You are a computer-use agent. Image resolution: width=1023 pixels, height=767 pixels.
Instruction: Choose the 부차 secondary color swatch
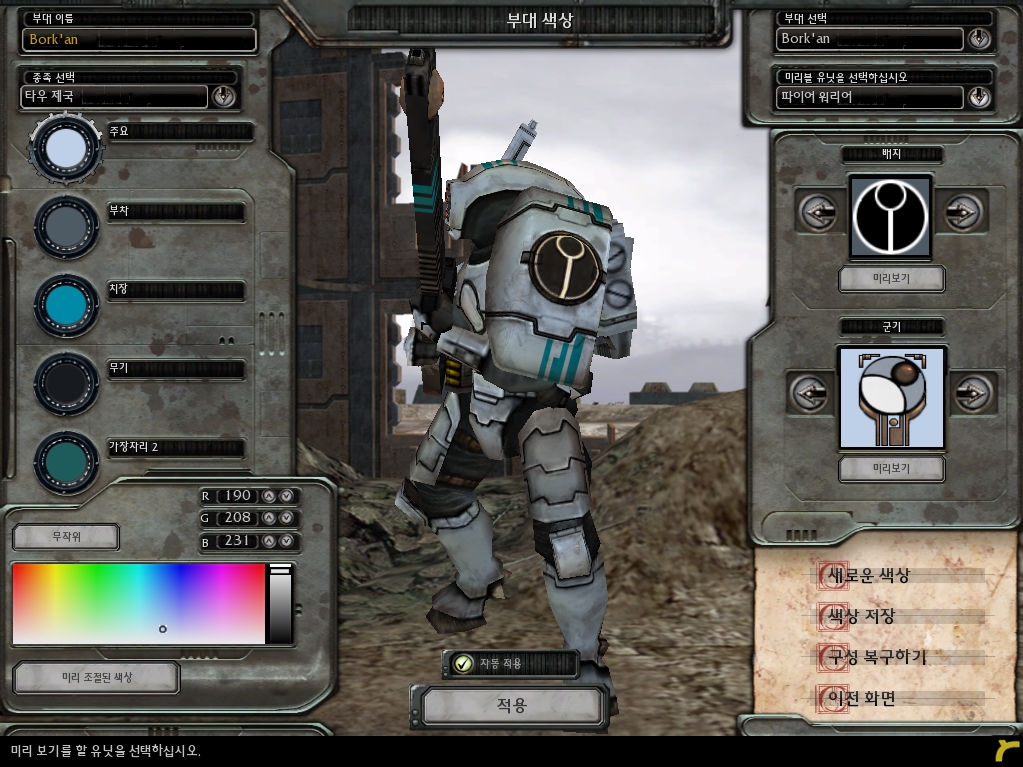(66, 227)
